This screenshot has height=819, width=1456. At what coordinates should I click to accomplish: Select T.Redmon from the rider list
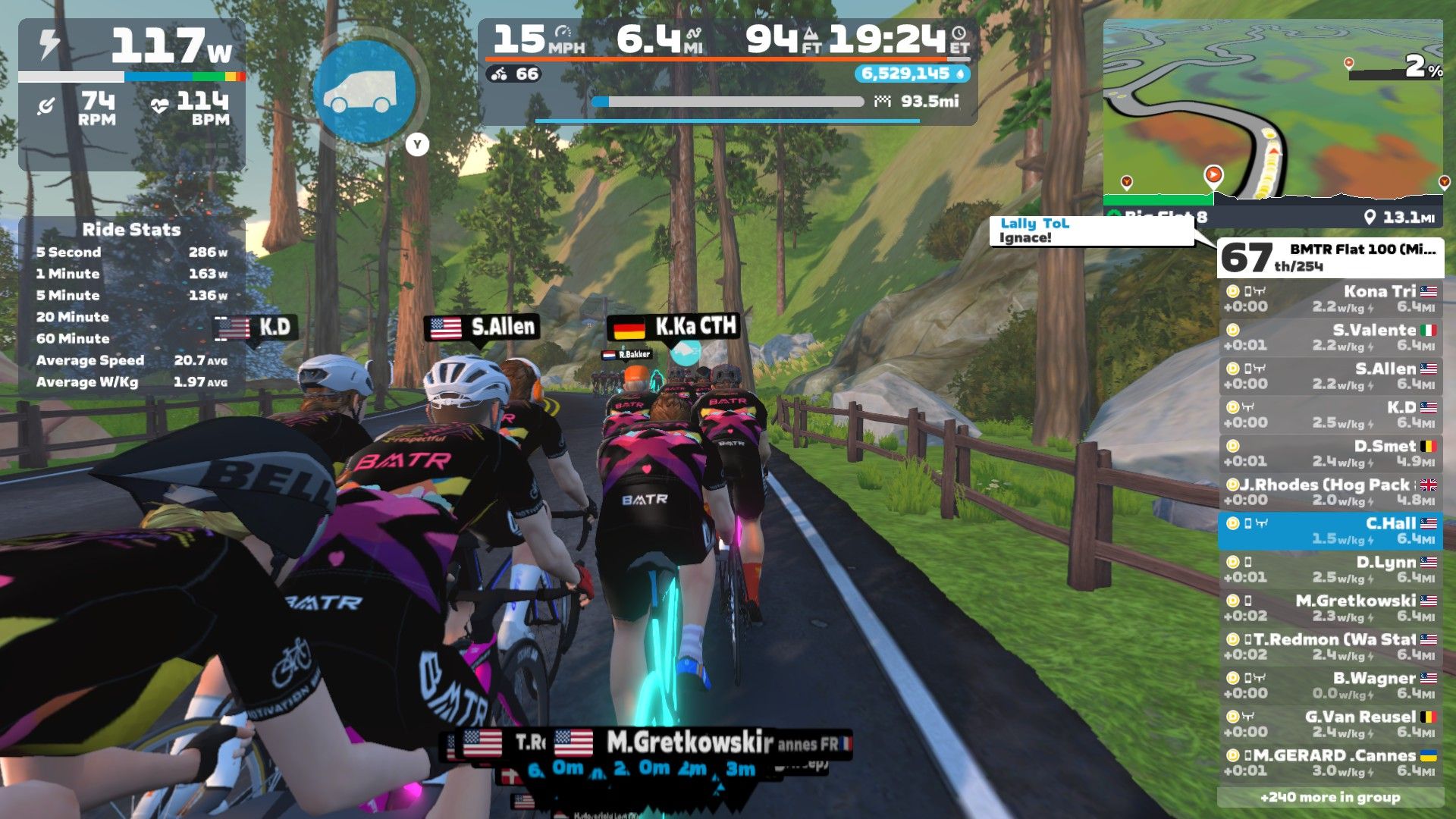1331,647
